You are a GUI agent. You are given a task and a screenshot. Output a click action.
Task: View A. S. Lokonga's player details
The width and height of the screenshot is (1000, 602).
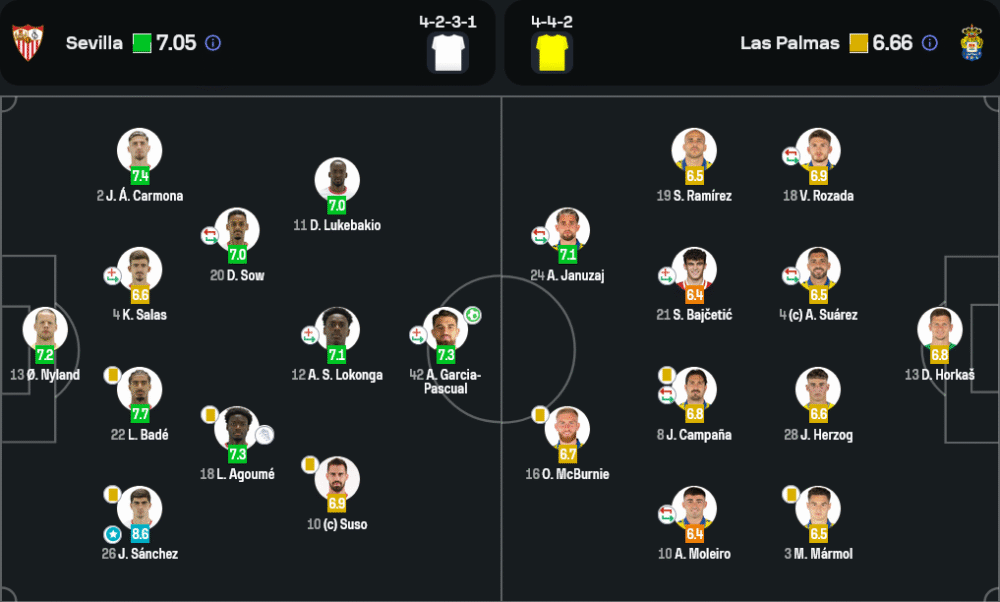(x=337, y=329)
